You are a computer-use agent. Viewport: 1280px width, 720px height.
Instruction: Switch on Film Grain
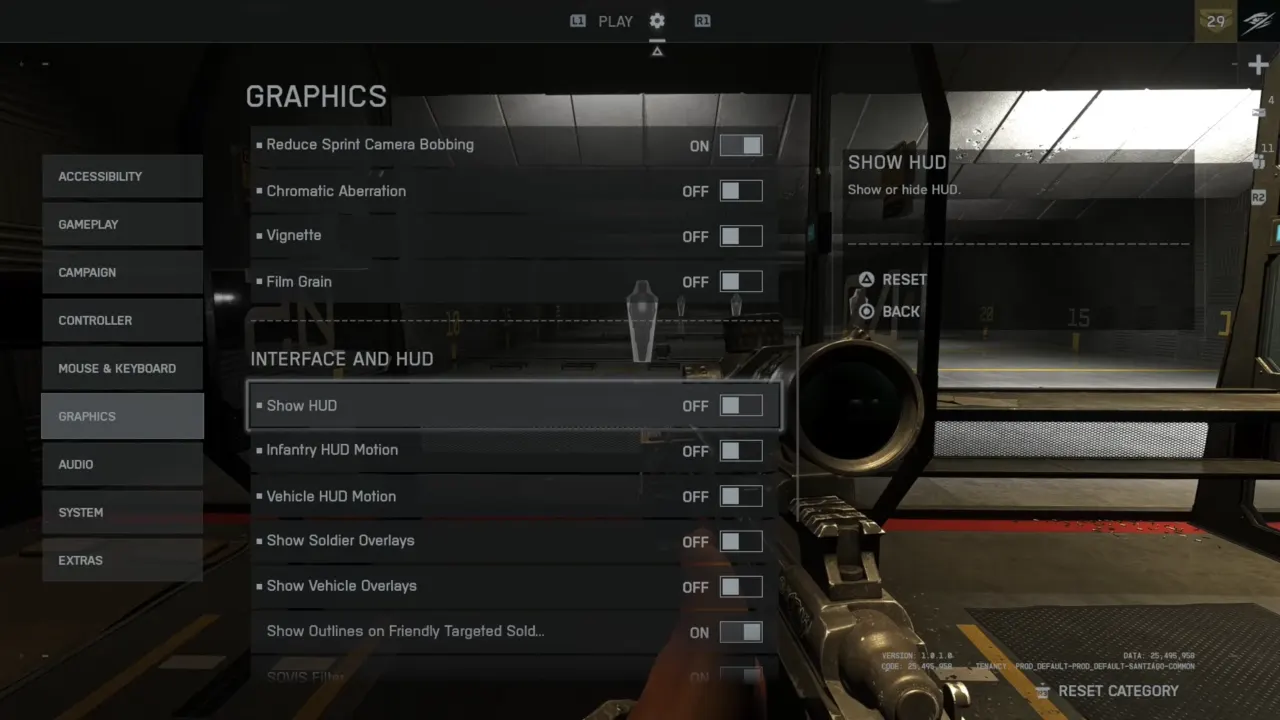click(x=741, y=282)
